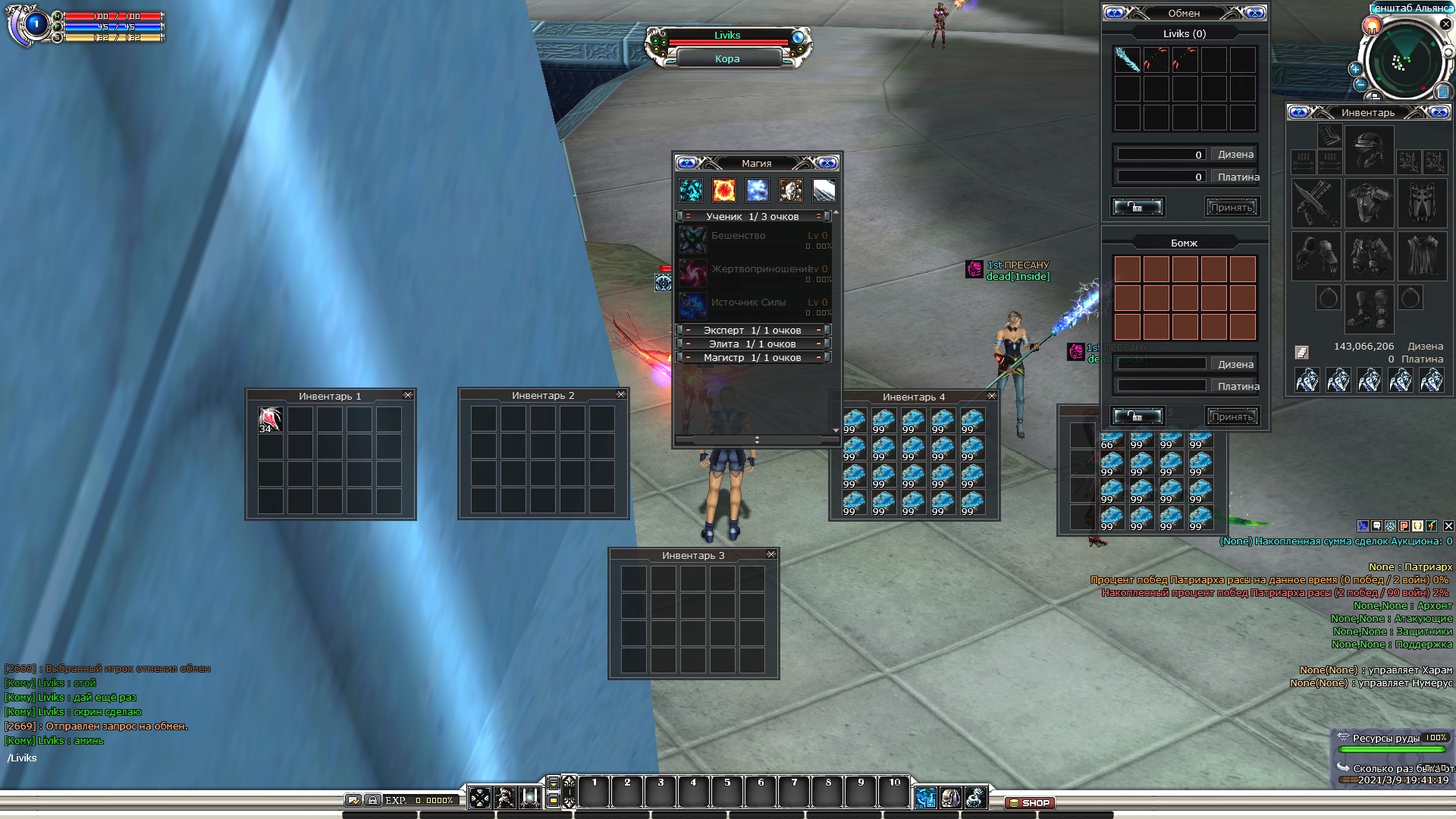The width and height of the screenshot is (1456, 819).
Task: Close the Обмен trade window
Action: coord(1255,13)
